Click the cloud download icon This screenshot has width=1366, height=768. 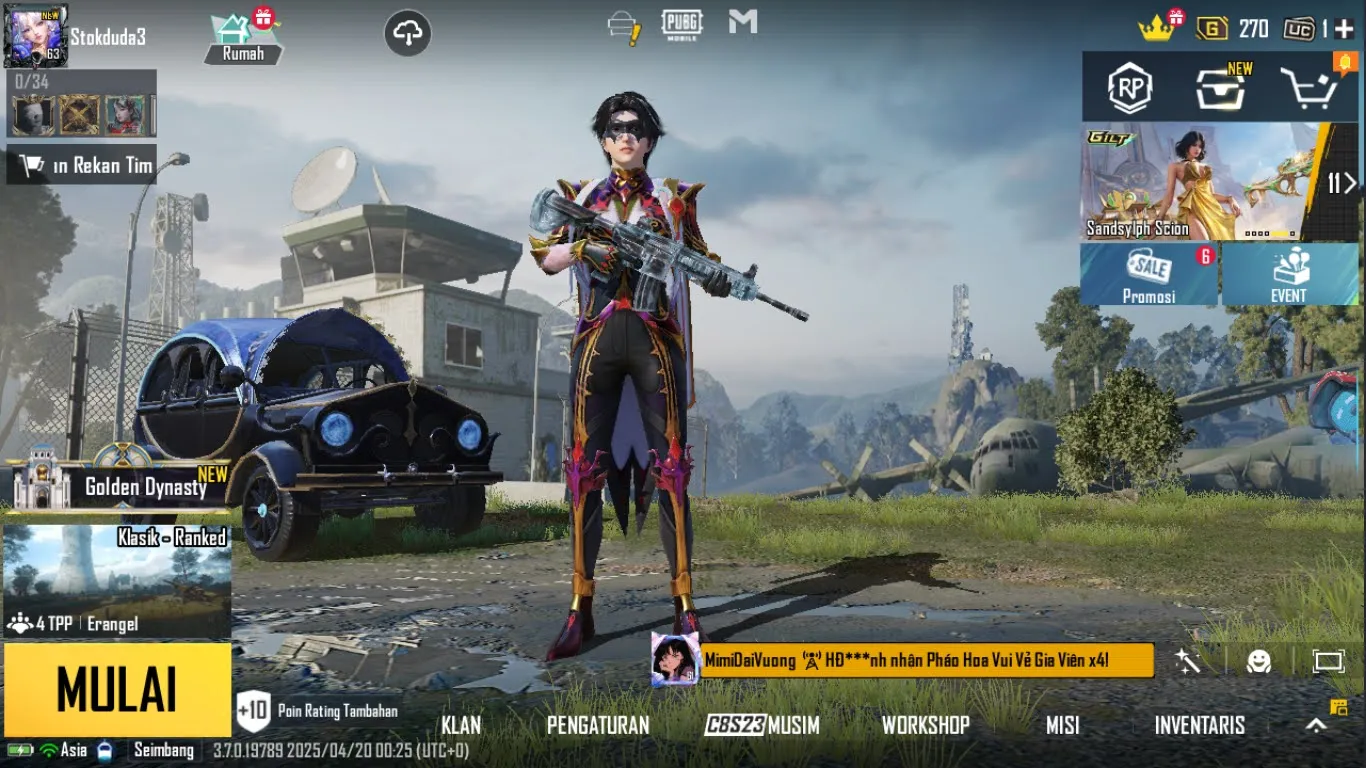tap(407, 33)
